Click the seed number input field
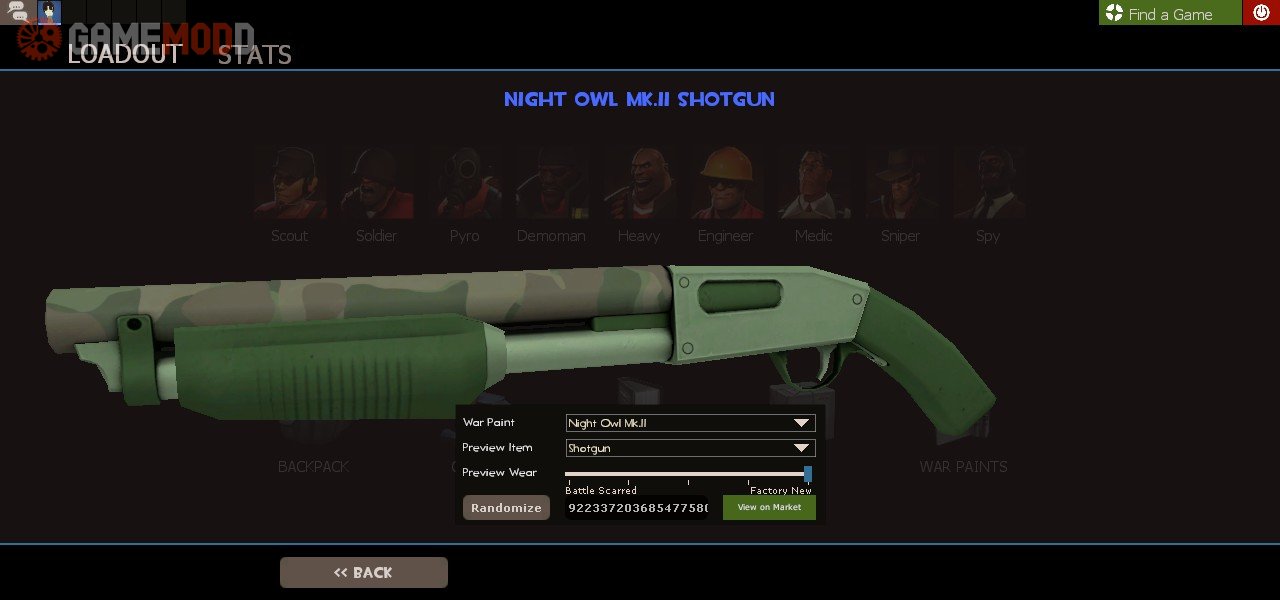 click(637, 508)
